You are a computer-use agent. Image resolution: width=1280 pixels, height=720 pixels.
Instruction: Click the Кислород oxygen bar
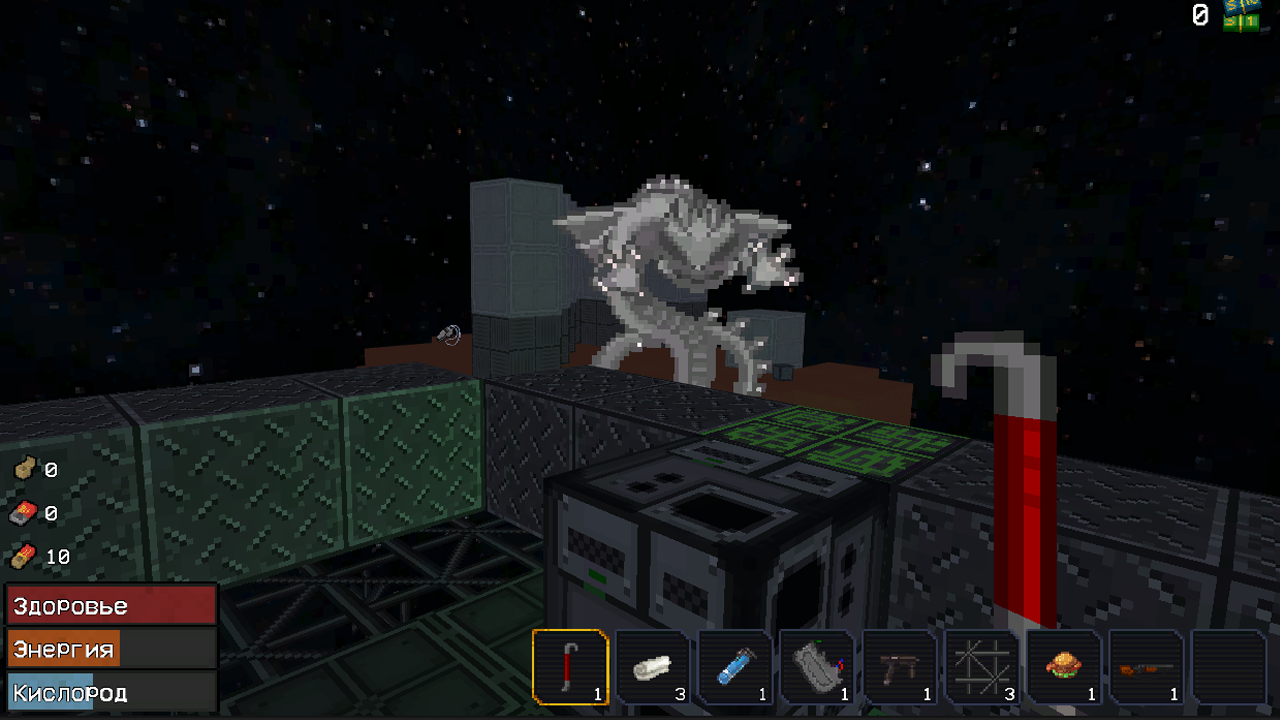[110, 691]
